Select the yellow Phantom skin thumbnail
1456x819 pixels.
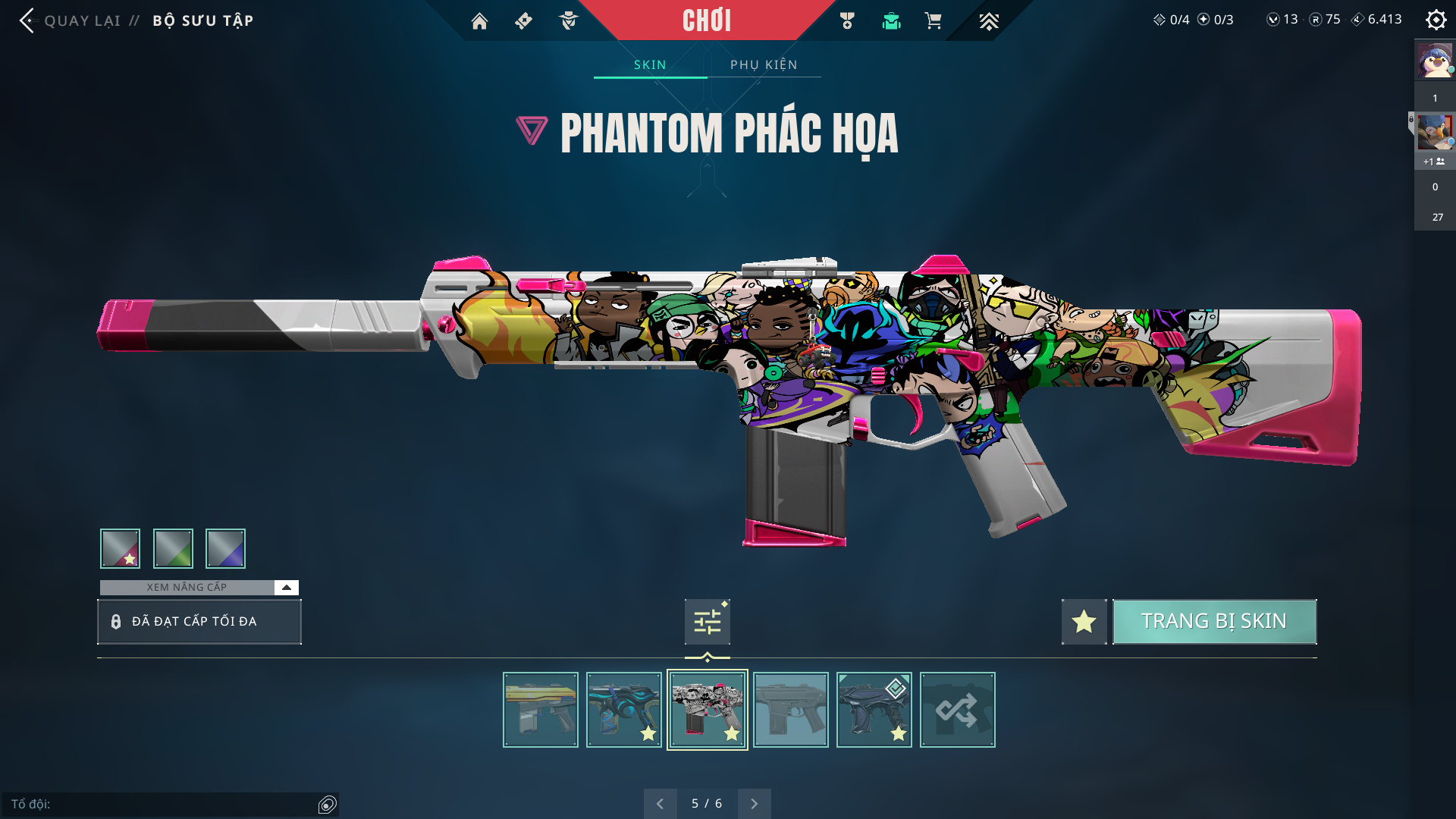click(x=540, y=710)
